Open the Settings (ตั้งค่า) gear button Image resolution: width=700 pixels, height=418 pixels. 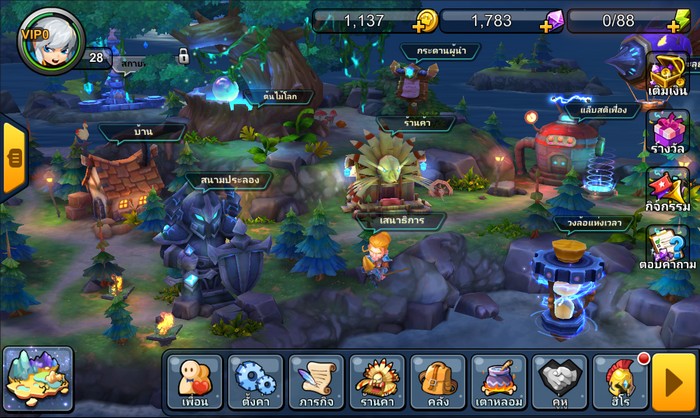255,381
